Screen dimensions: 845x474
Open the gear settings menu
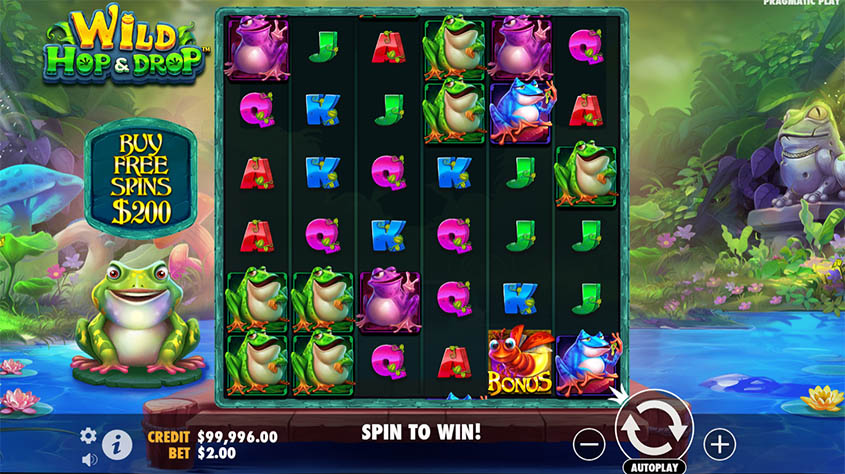(x=88, y=436)
